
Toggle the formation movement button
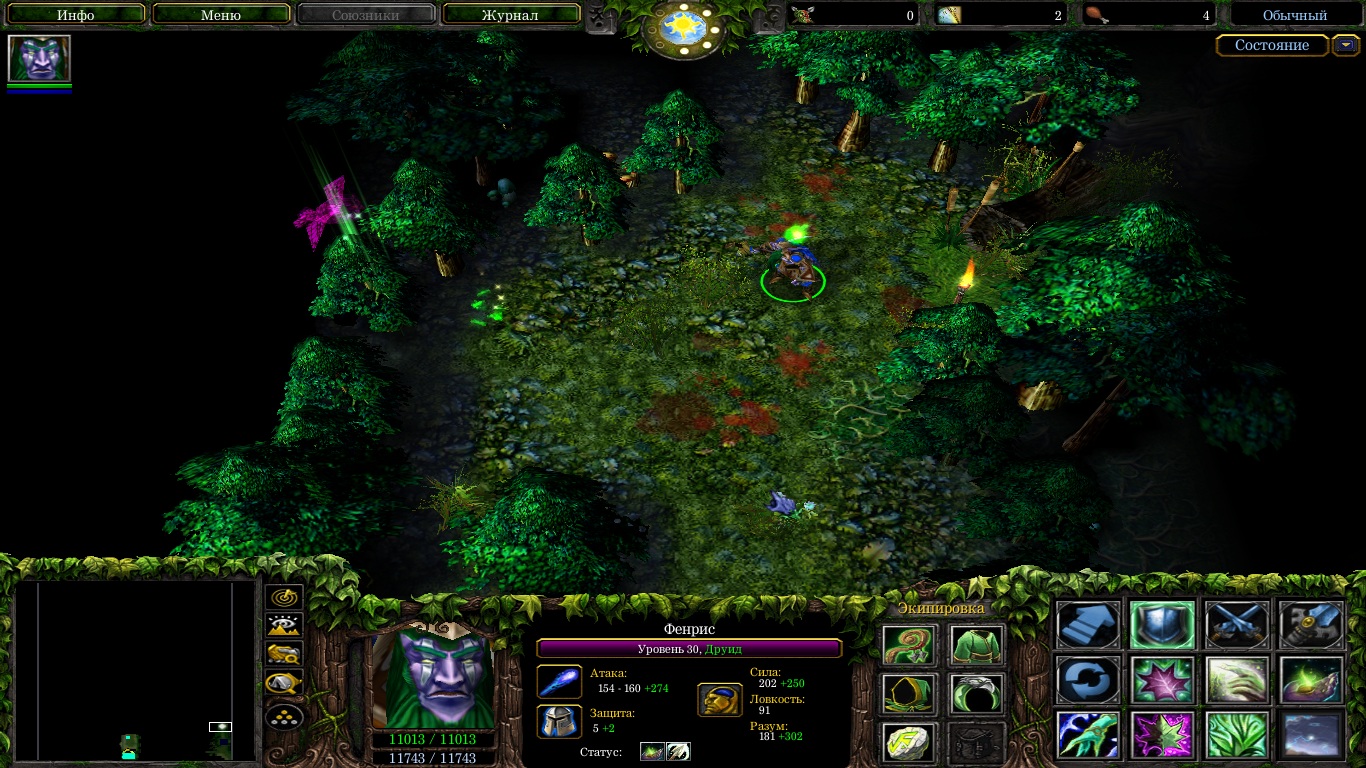(x=284, y=717)
